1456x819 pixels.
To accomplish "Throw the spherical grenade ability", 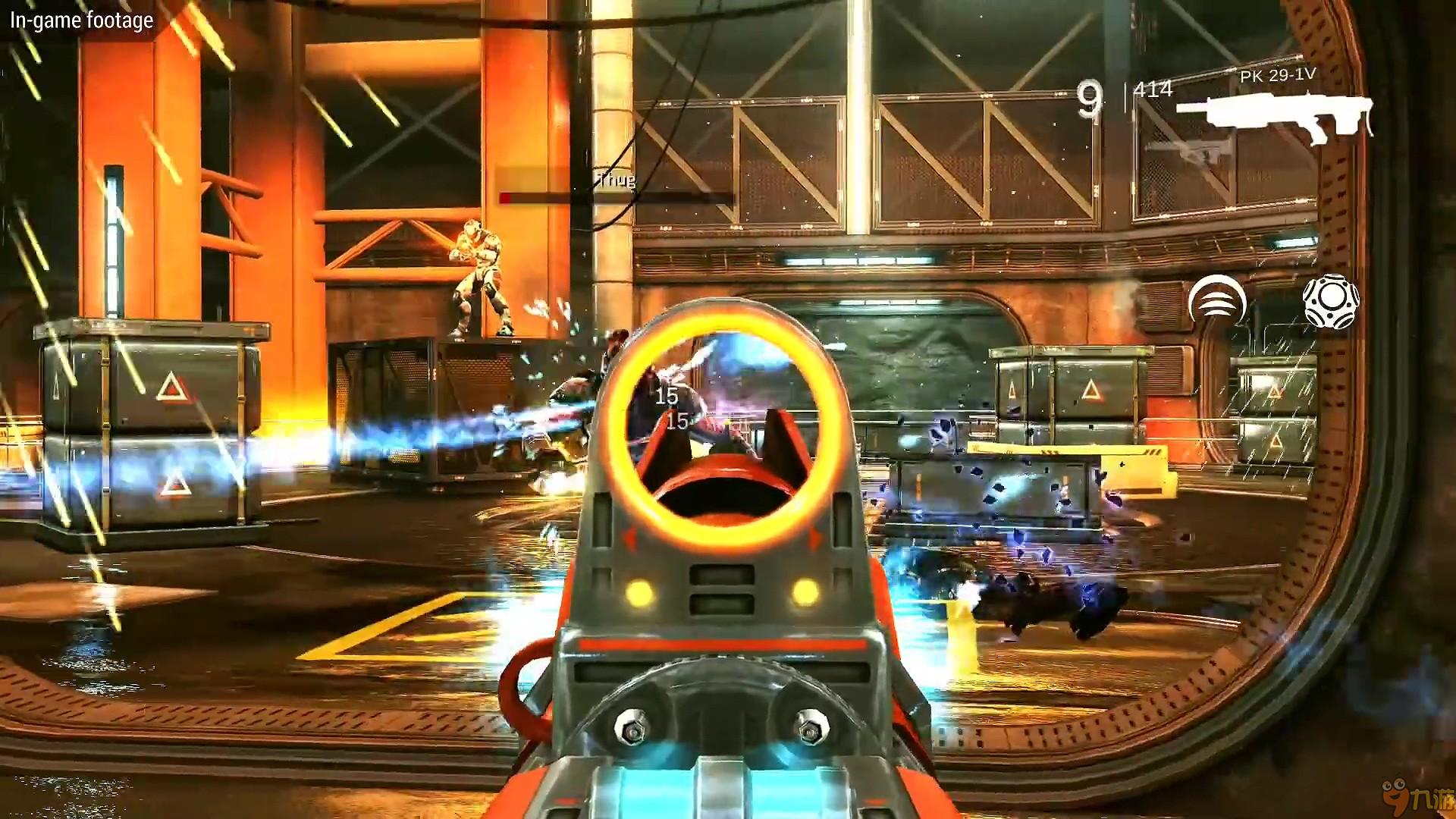I will pos(1331,300).
